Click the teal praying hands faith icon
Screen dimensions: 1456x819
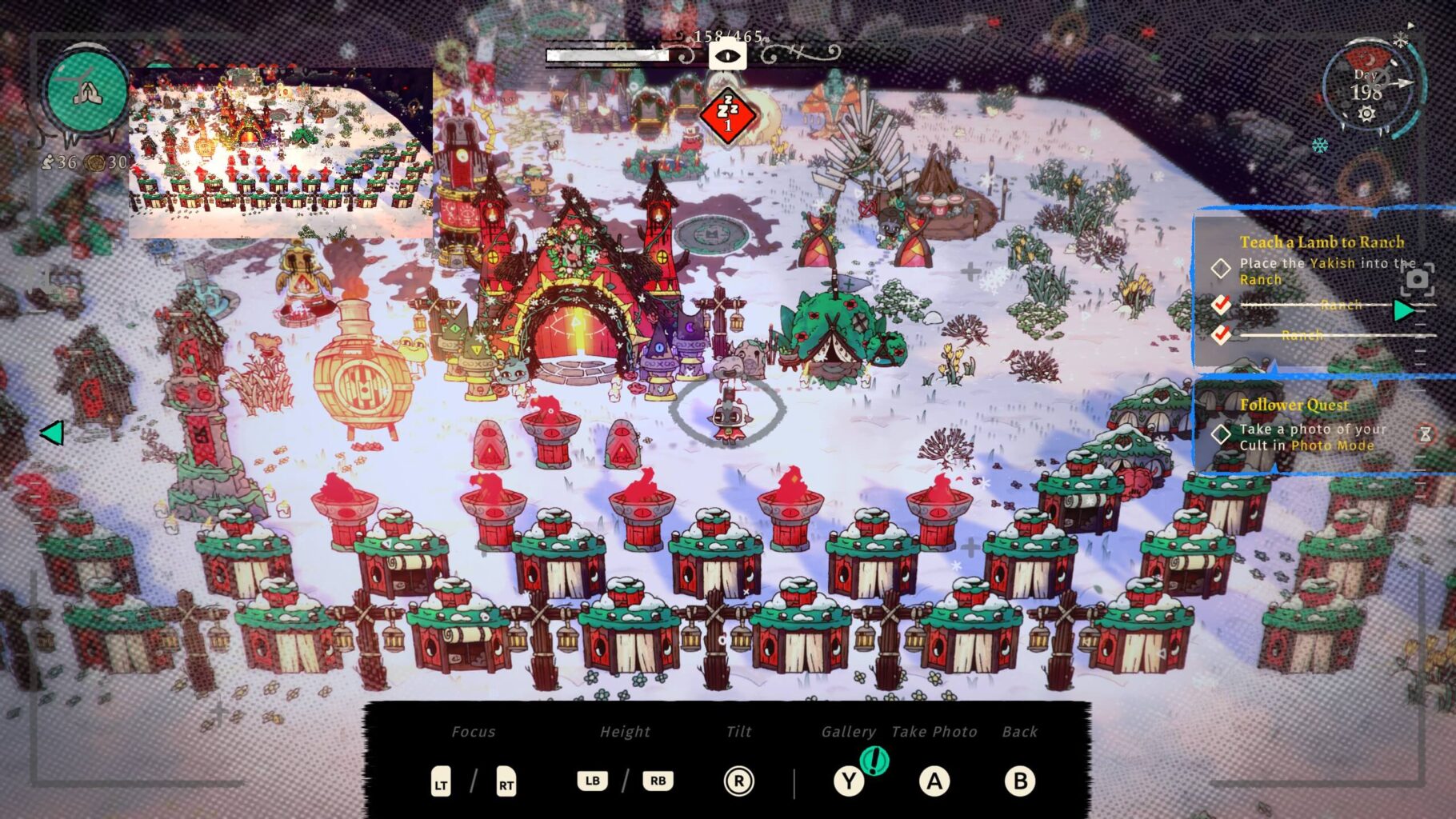(86, 92)
